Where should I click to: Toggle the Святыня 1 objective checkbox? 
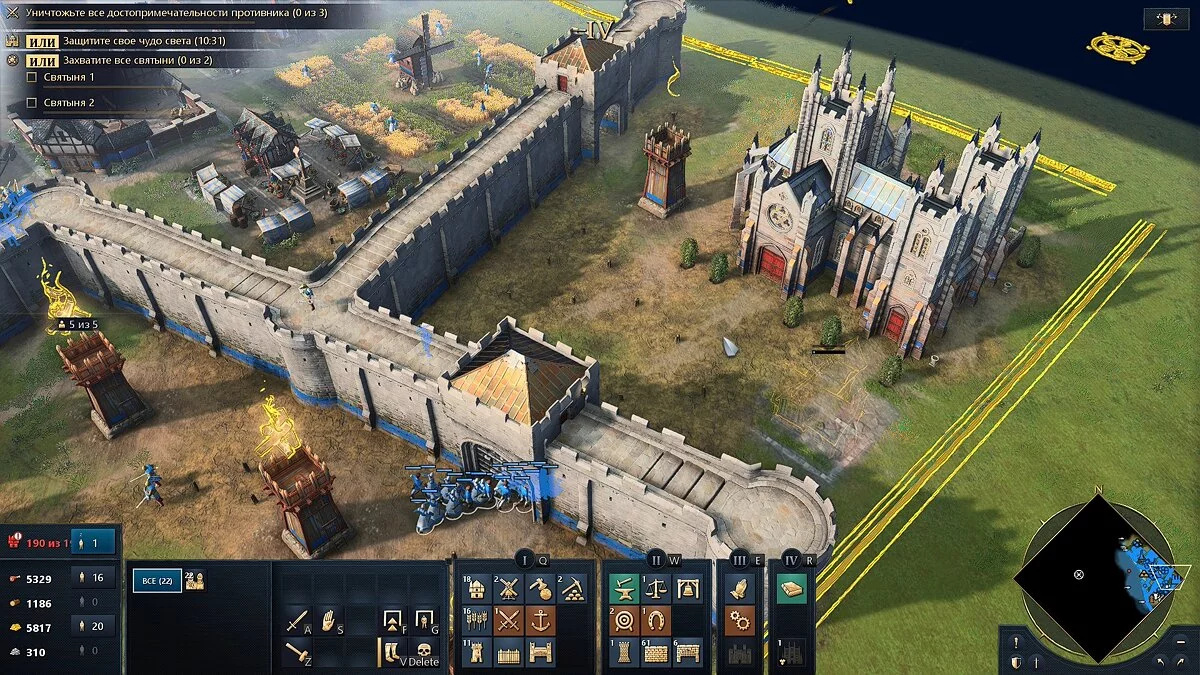[32, 77]
